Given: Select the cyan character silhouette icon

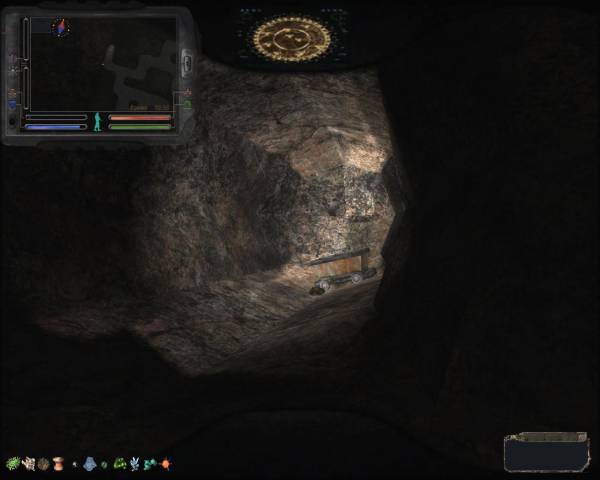Looking at the screenshot, I should pos(97,122).
